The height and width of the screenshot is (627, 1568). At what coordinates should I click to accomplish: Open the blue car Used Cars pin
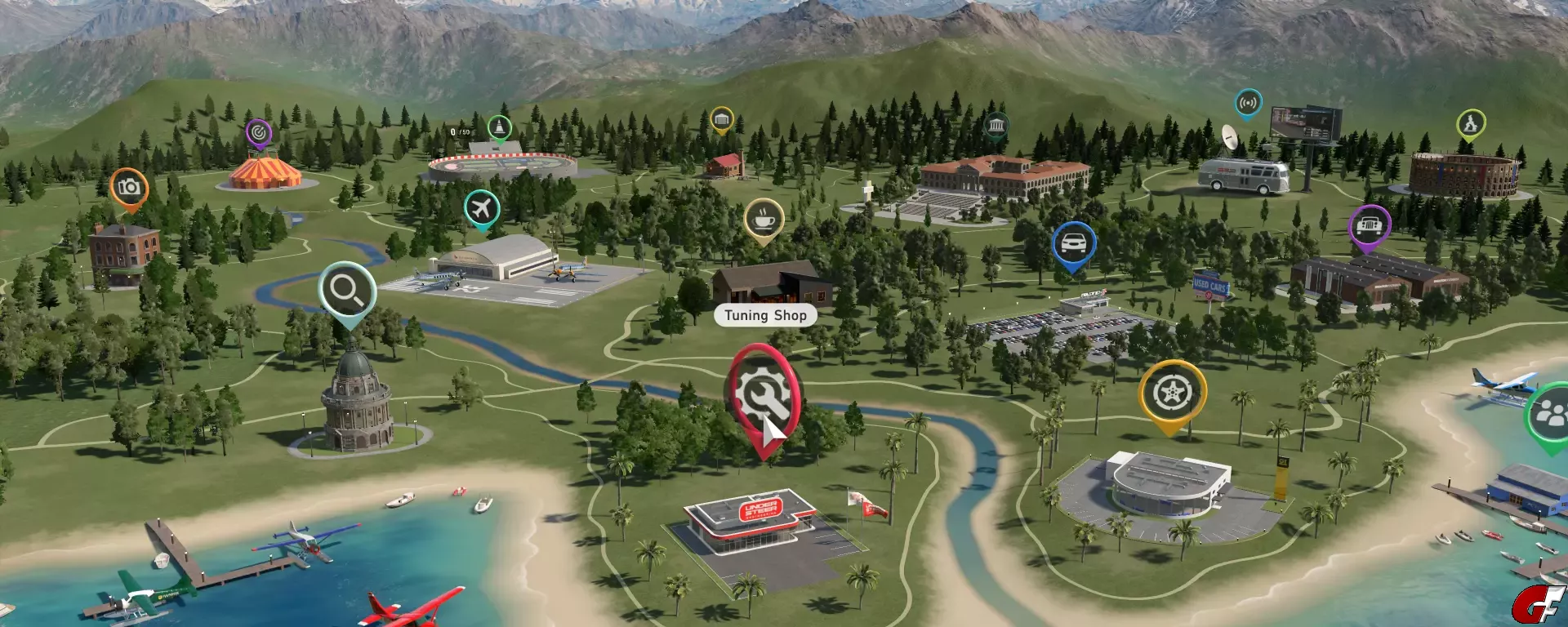(1073, 243)
